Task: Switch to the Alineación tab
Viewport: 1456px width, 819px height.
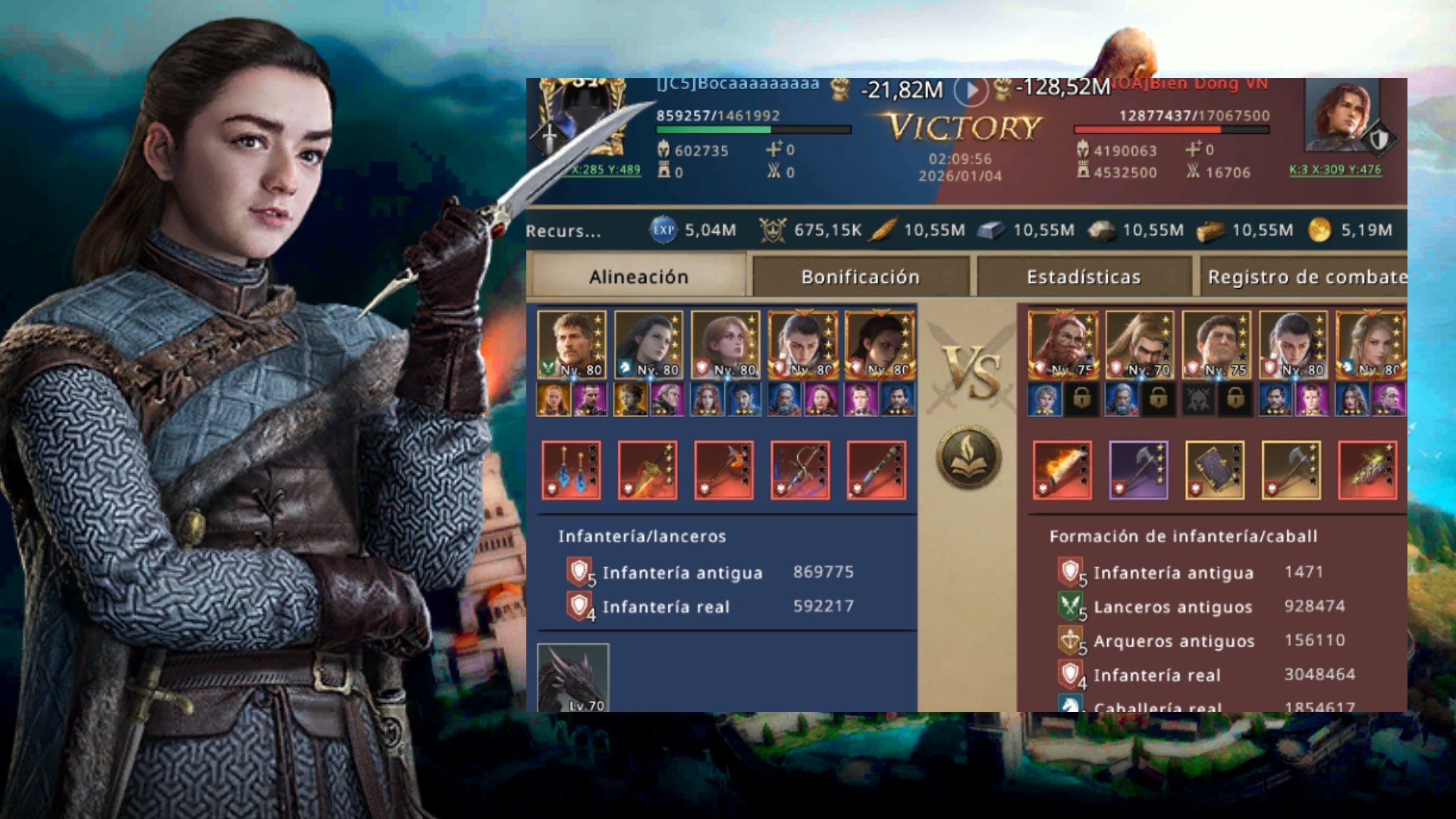Action: pos(638,277)
